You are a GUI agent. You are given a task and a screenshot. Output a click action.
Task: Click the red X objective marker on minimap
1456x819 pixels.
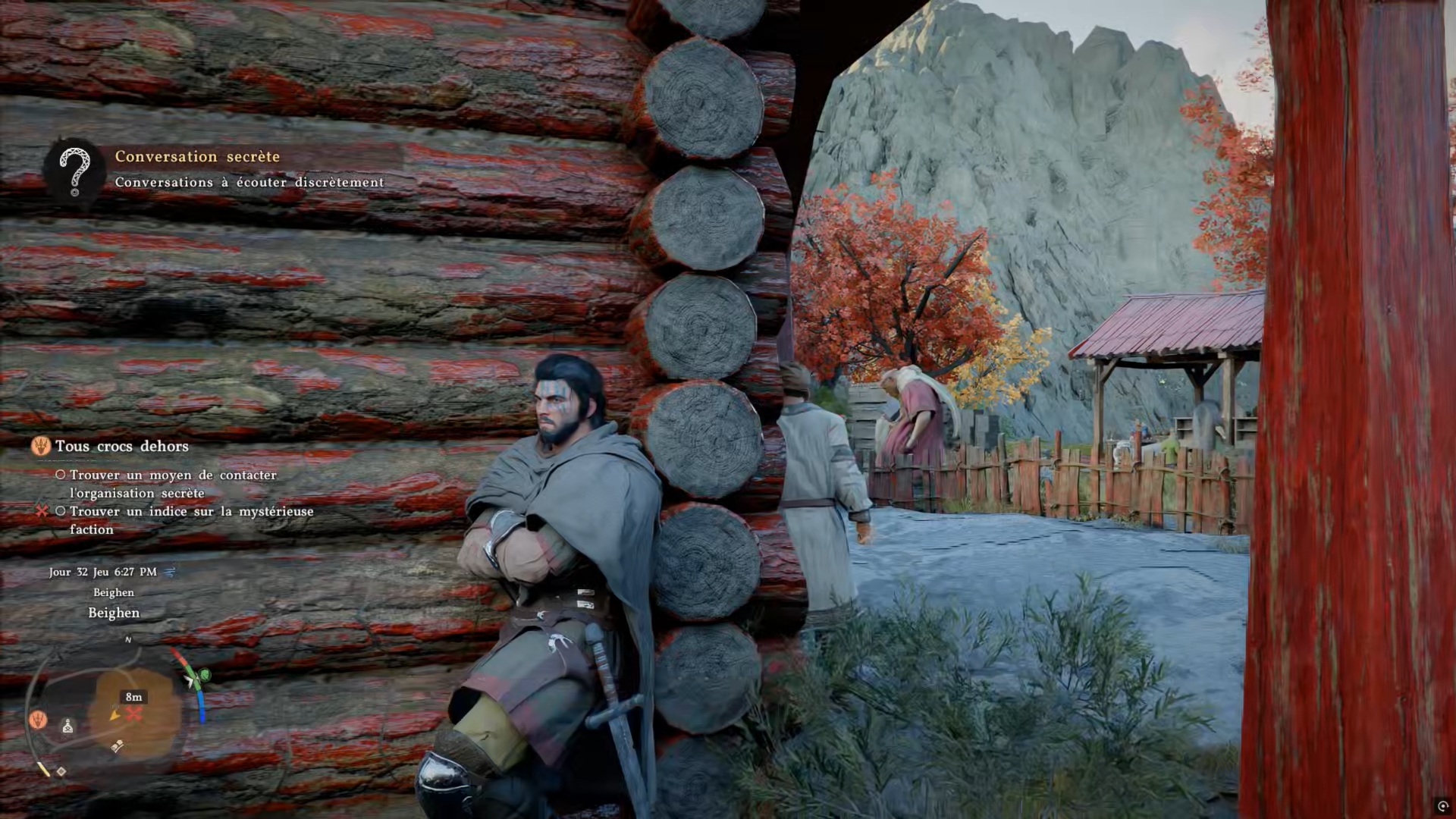pyautogui.click(x=134, y=714)
